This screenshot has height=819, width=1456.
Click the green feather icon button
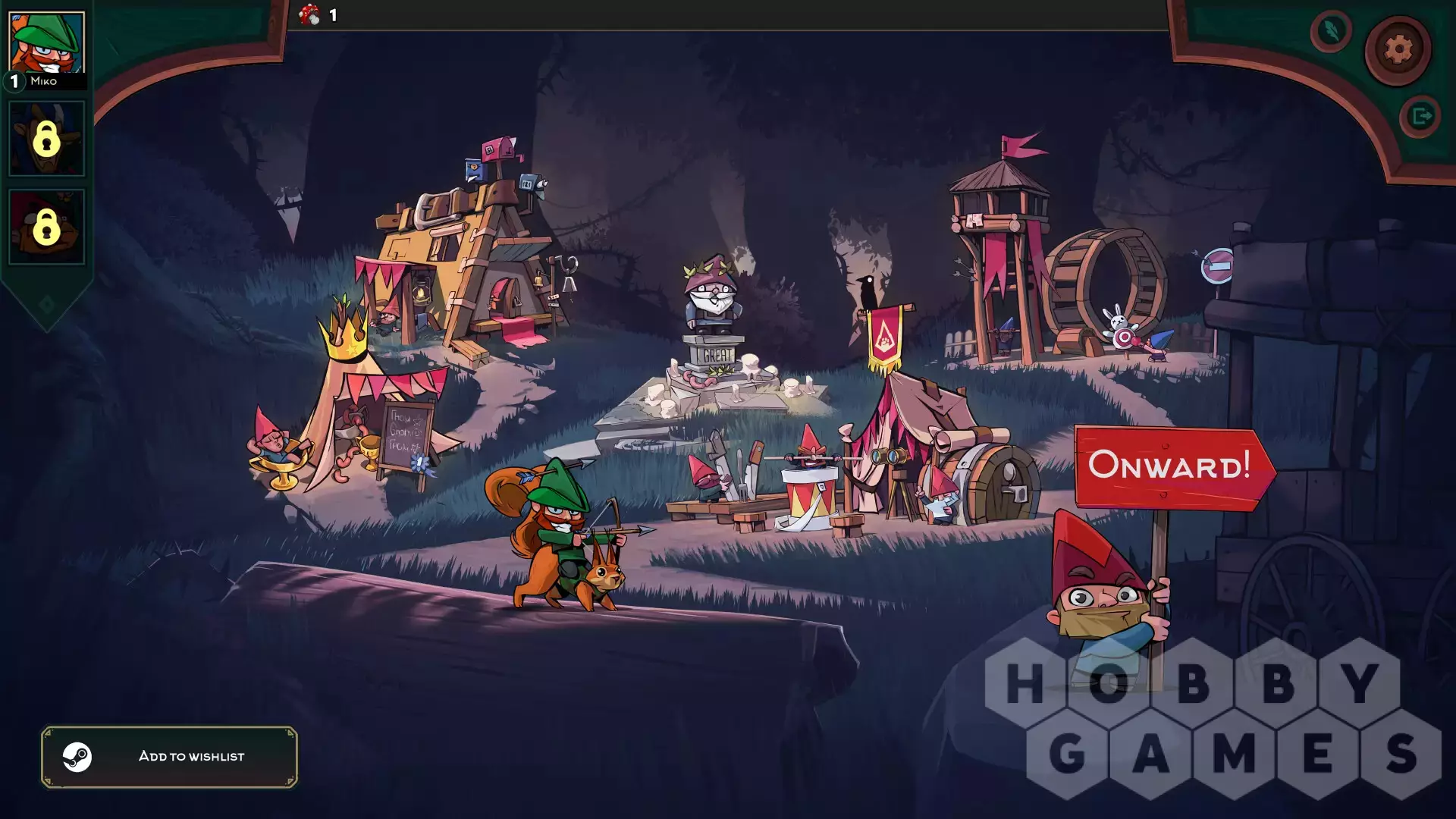[x=1331, y=31]
